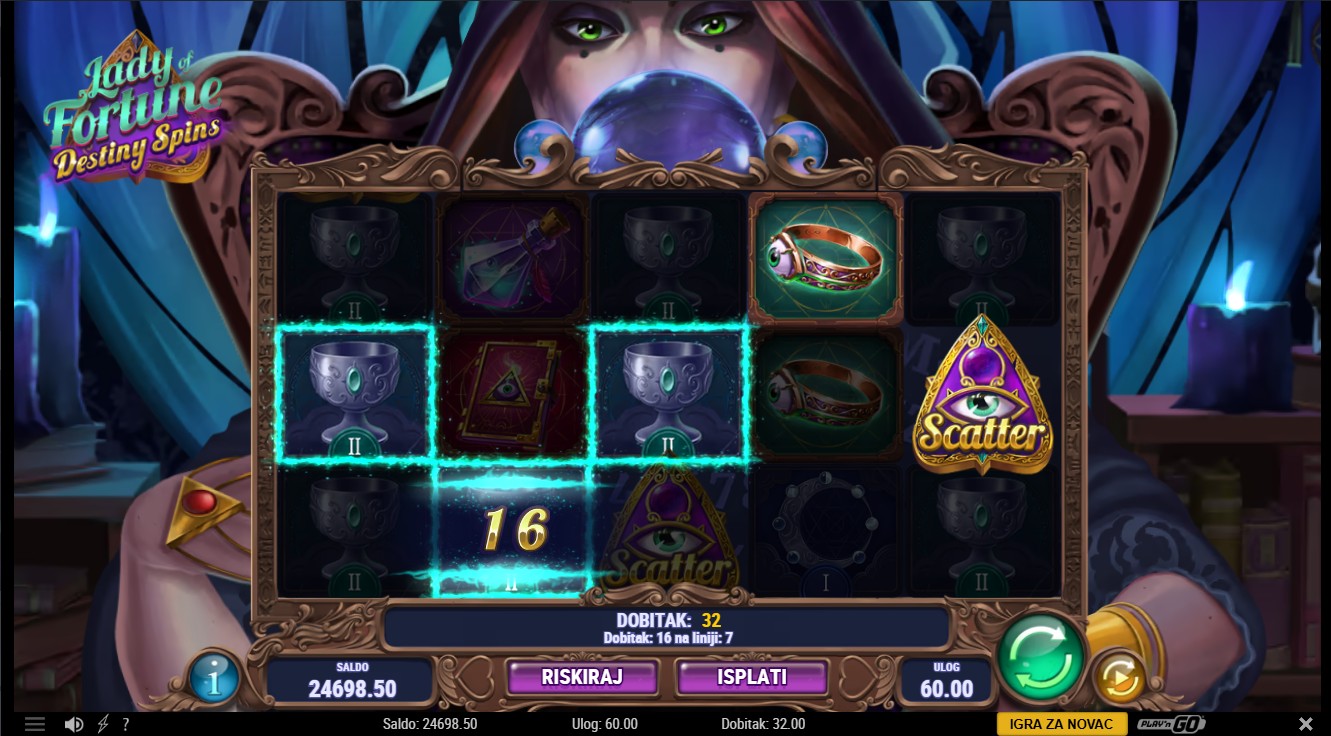
Task: Close the game with the X
Action: 1305,724
